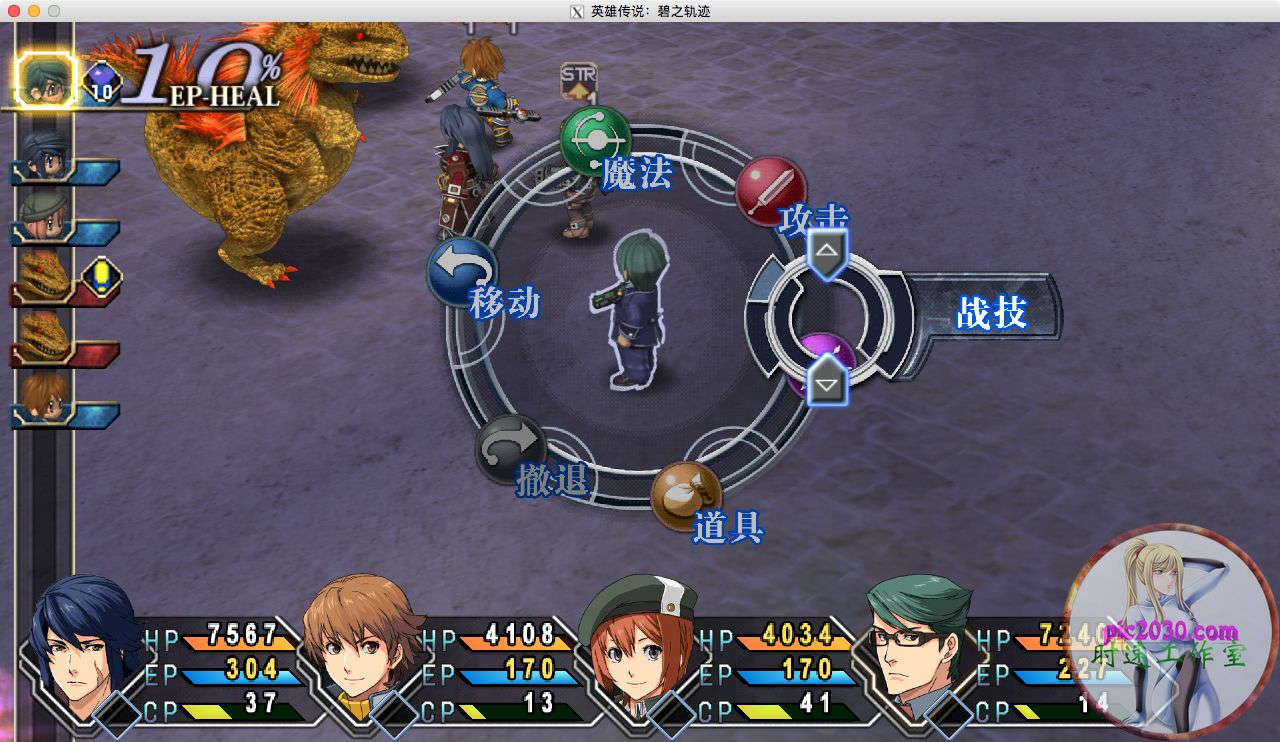This screenshot has height=742, width=1280.
Task: Confirm the highlighted 战技 (Craft) command
Action: pos(990,314)
